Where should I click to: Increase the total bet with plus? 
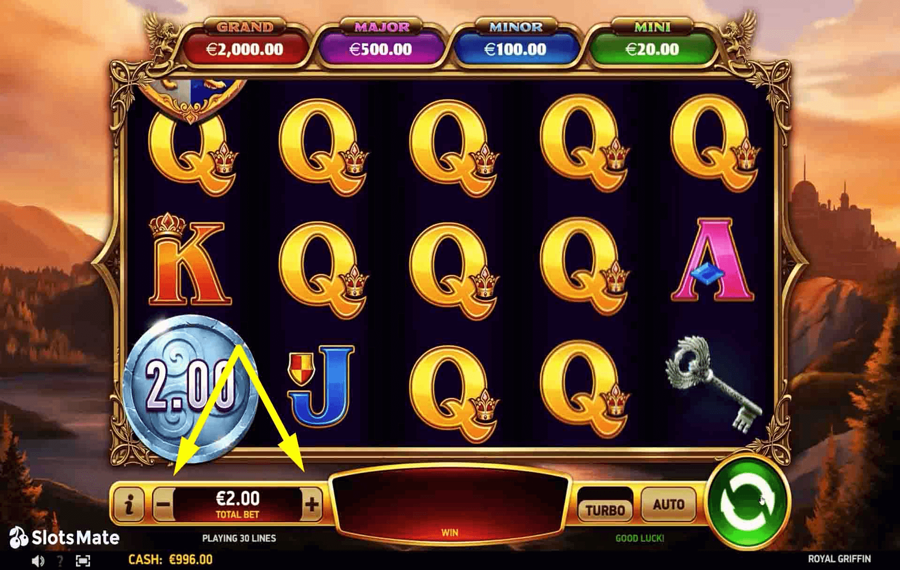tap(312, 505)
